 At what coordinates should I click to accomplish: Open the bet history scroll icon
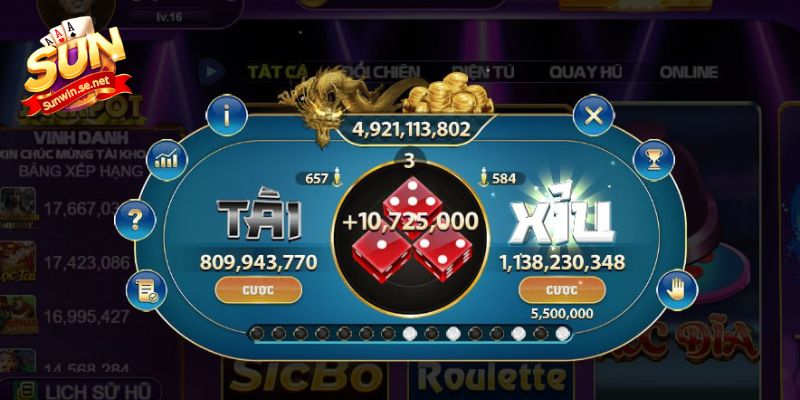click(145, 290)
